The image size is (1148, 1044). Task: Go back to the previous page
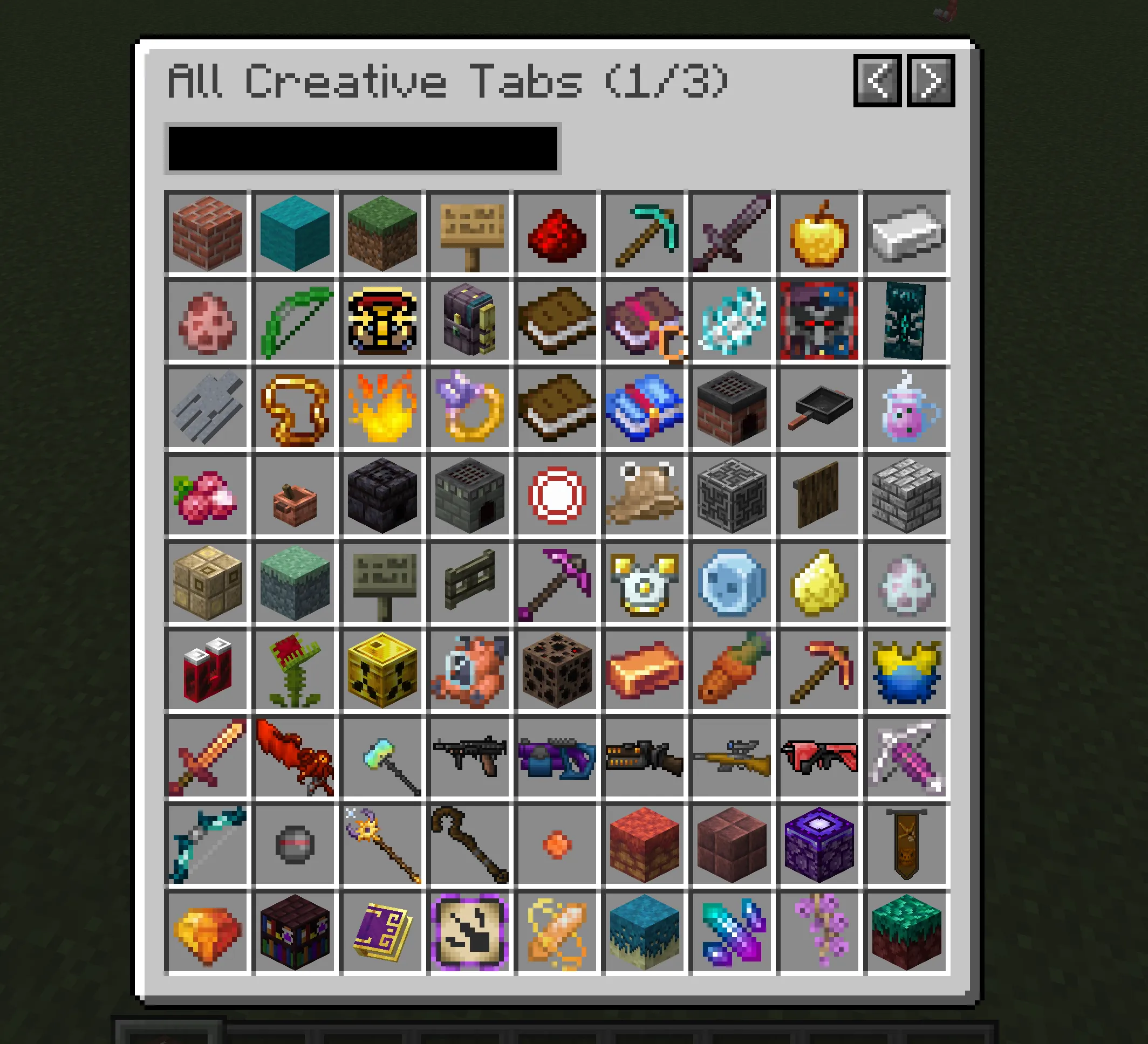[x=878, y=81]
